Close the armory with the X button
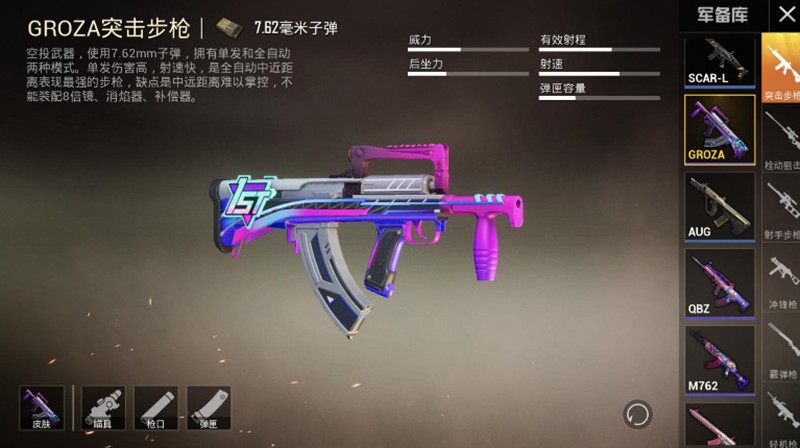The image size is (800, 448). (787, 14)
